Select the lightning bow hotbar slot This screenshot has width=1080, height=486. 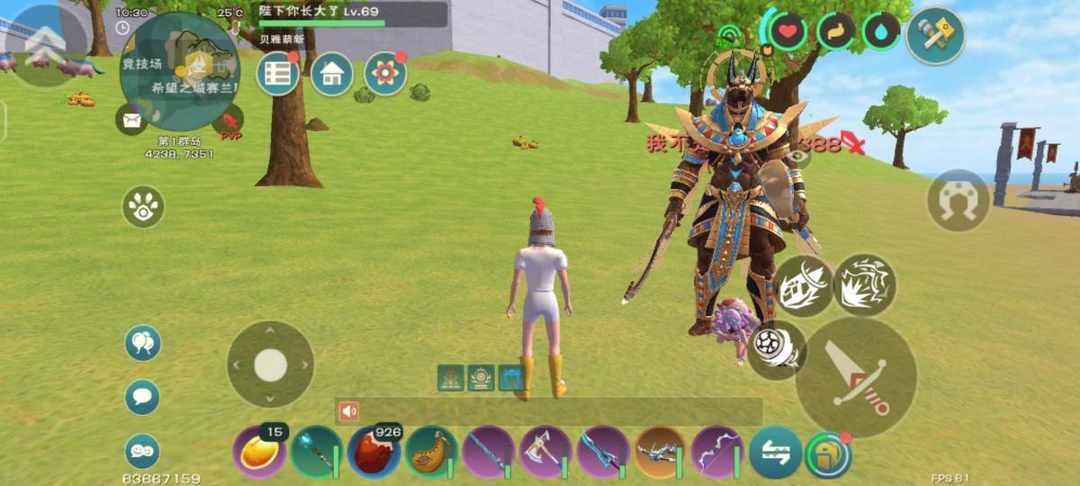pyautogui.click(x=717, y=452)
